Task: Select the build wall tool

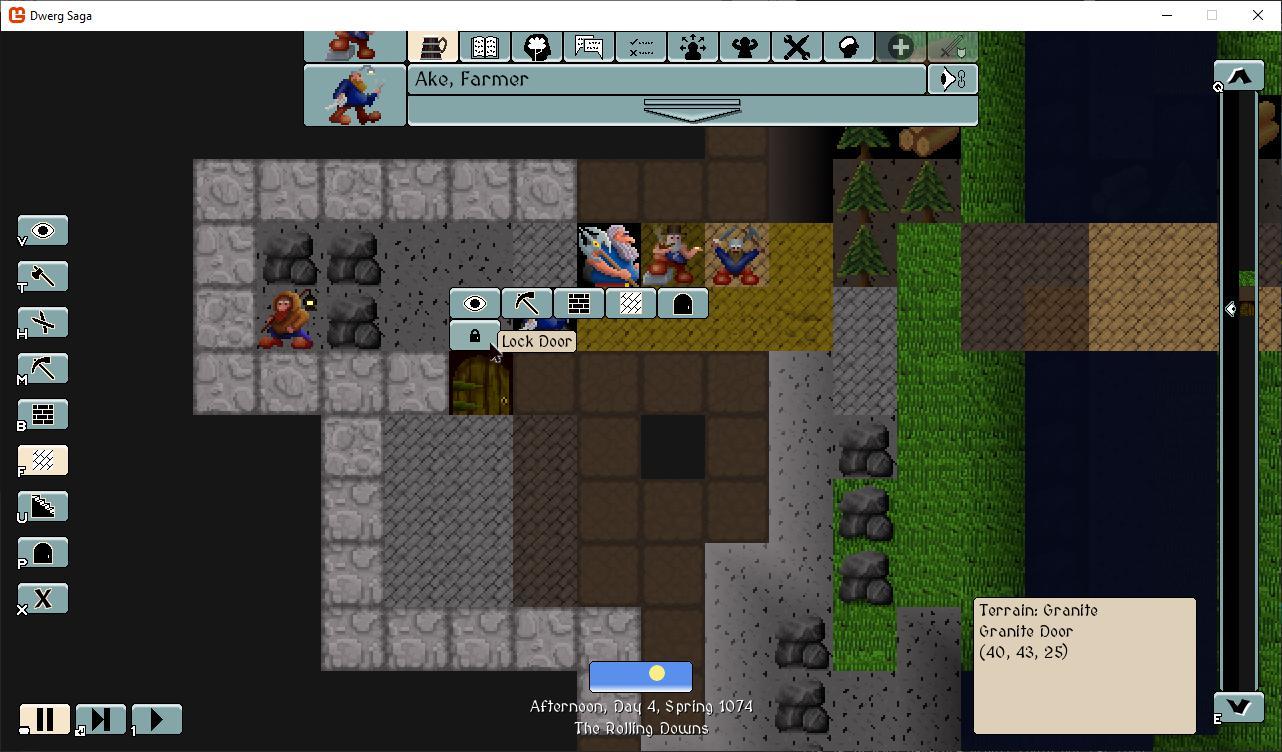Action: pyautogui.click(x=43, y=414)
